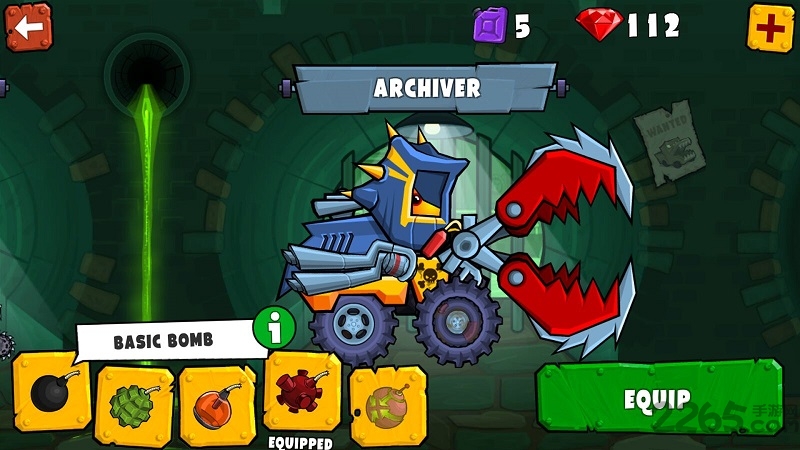Show info for the Basic Bomb
800x450 pixels.
coord(272,329)
